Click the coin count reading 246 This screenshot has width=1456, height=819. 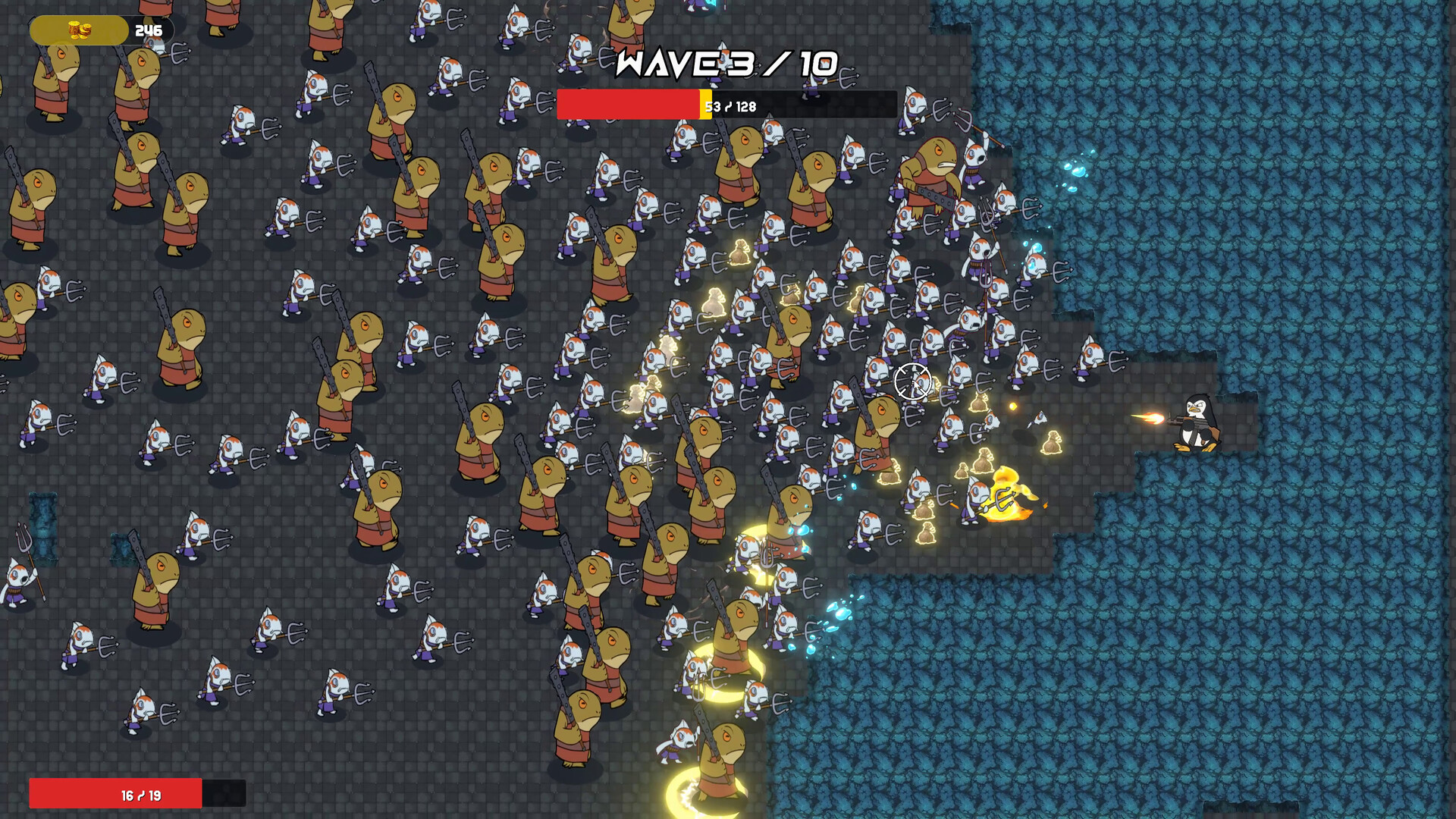point(149,30)
